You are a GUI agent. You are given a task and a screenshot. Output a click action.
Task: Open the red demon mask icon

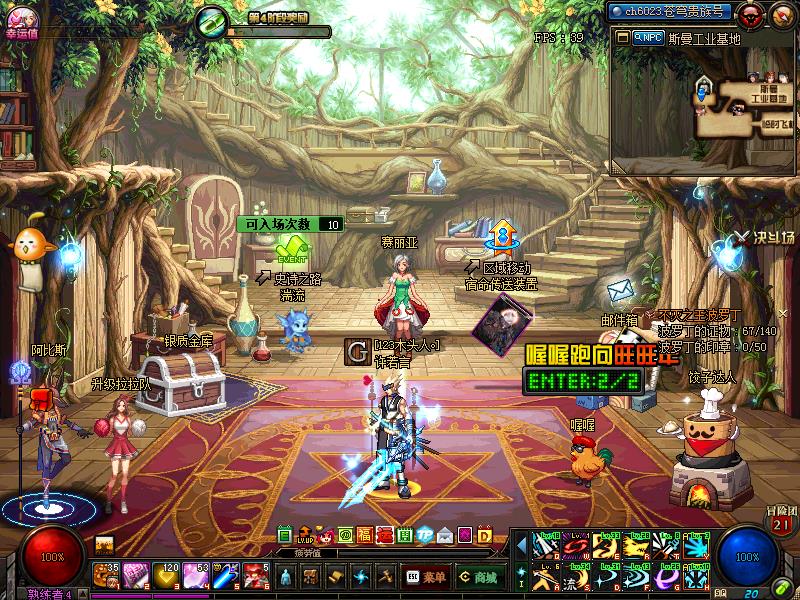coord(752,13)
